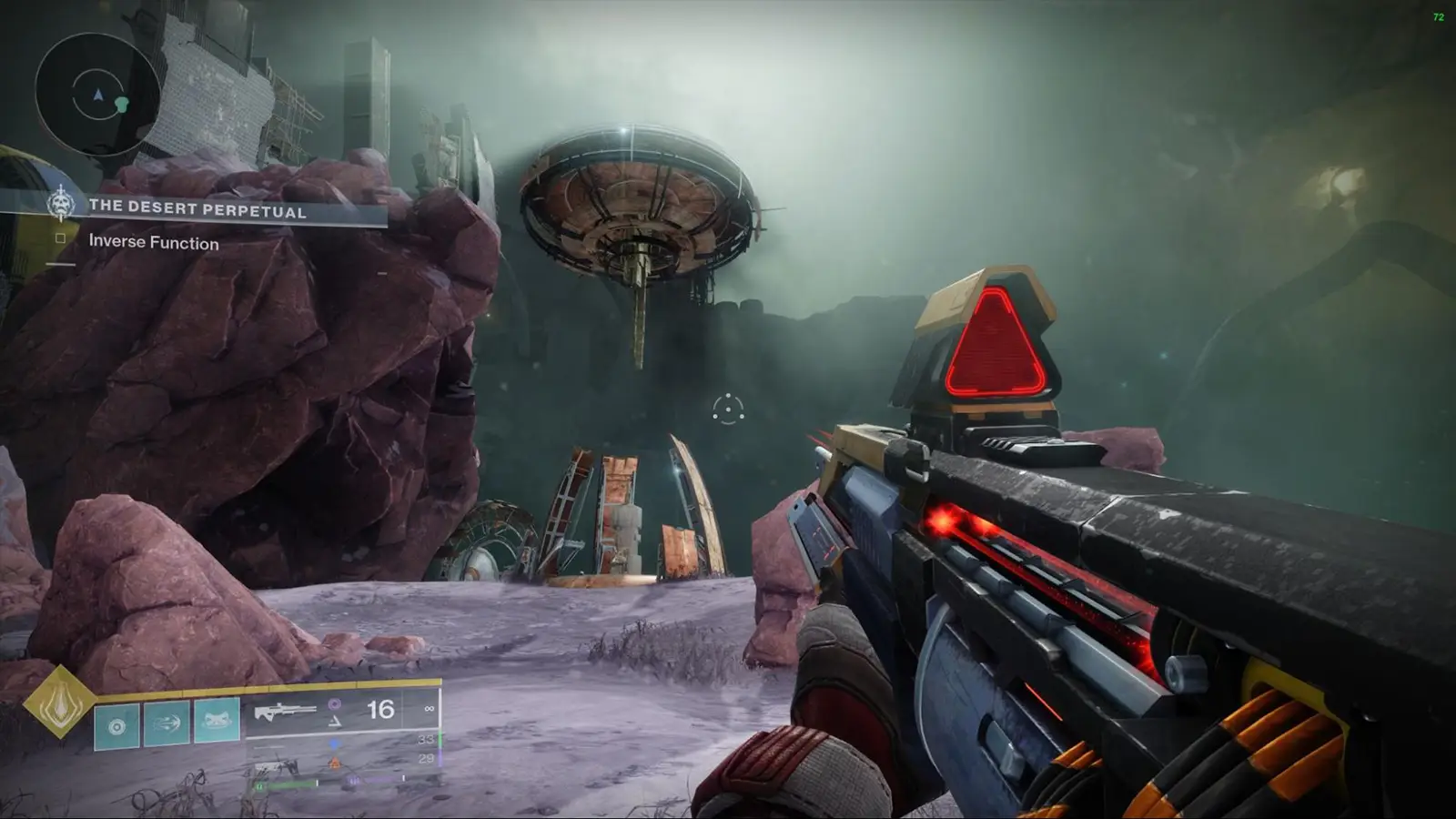Select the Inverse Function objective text
The height and width of the screenshot is (819, 1456).
(x=152, y=244)
